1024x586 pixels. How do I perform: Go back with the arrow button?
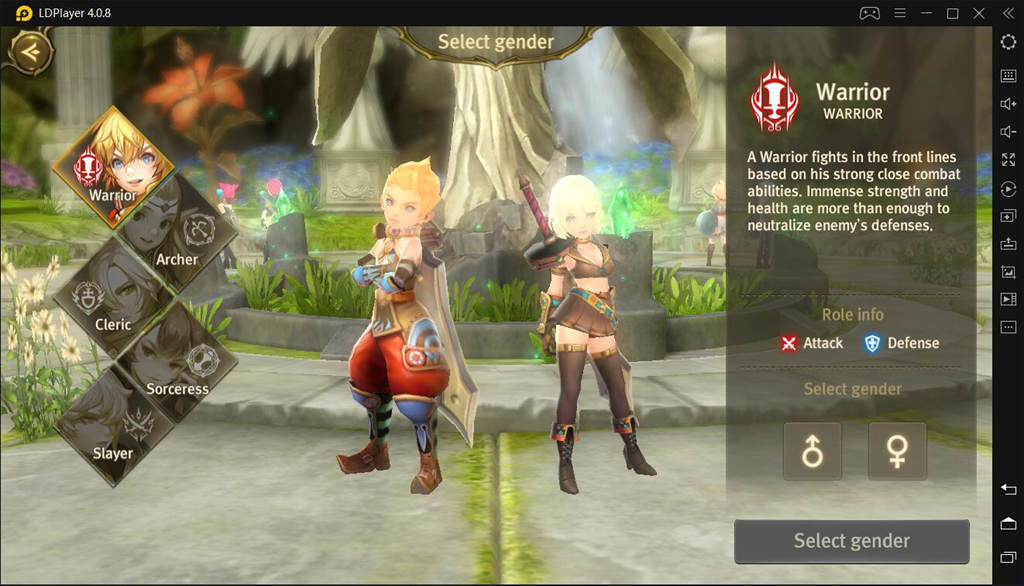tap(30, 51)
